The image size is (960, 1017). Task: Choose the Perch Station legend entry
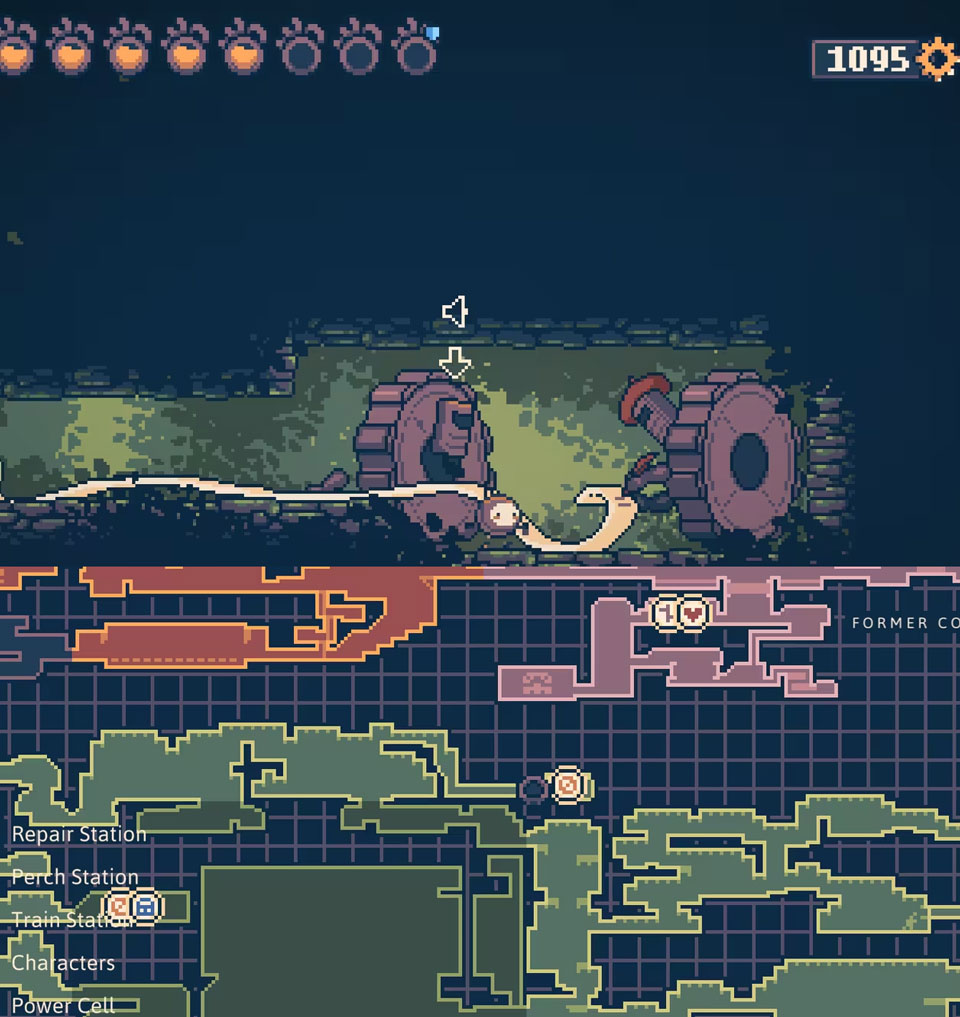coord(75,877)
